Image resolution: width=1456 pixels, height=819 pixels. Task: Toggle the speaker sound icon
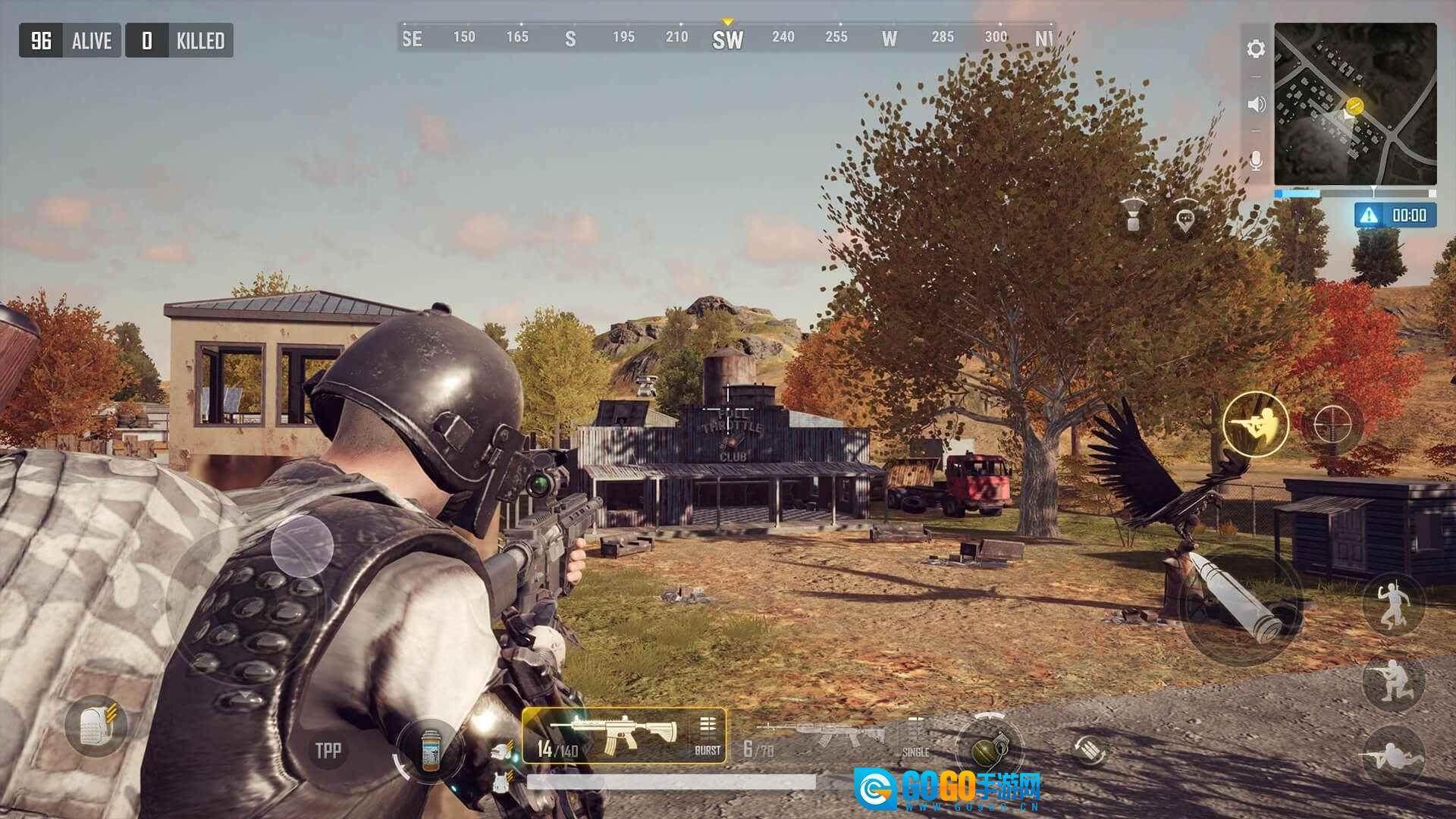point(1256,105)
